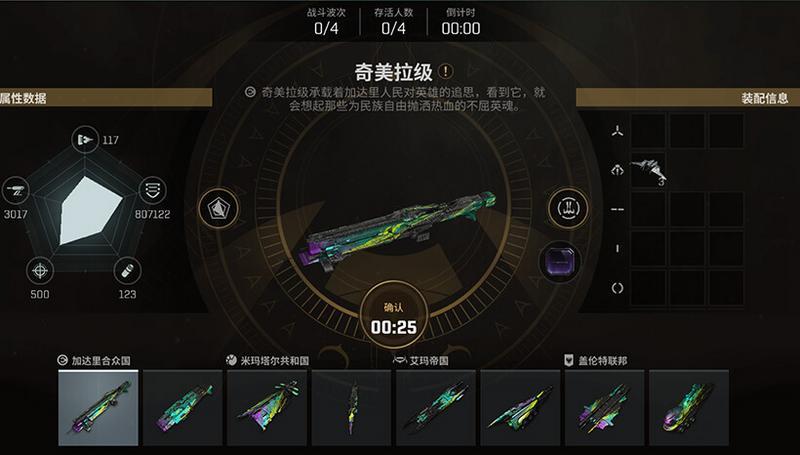Select the first ship under 艾玛帝国

435,407
